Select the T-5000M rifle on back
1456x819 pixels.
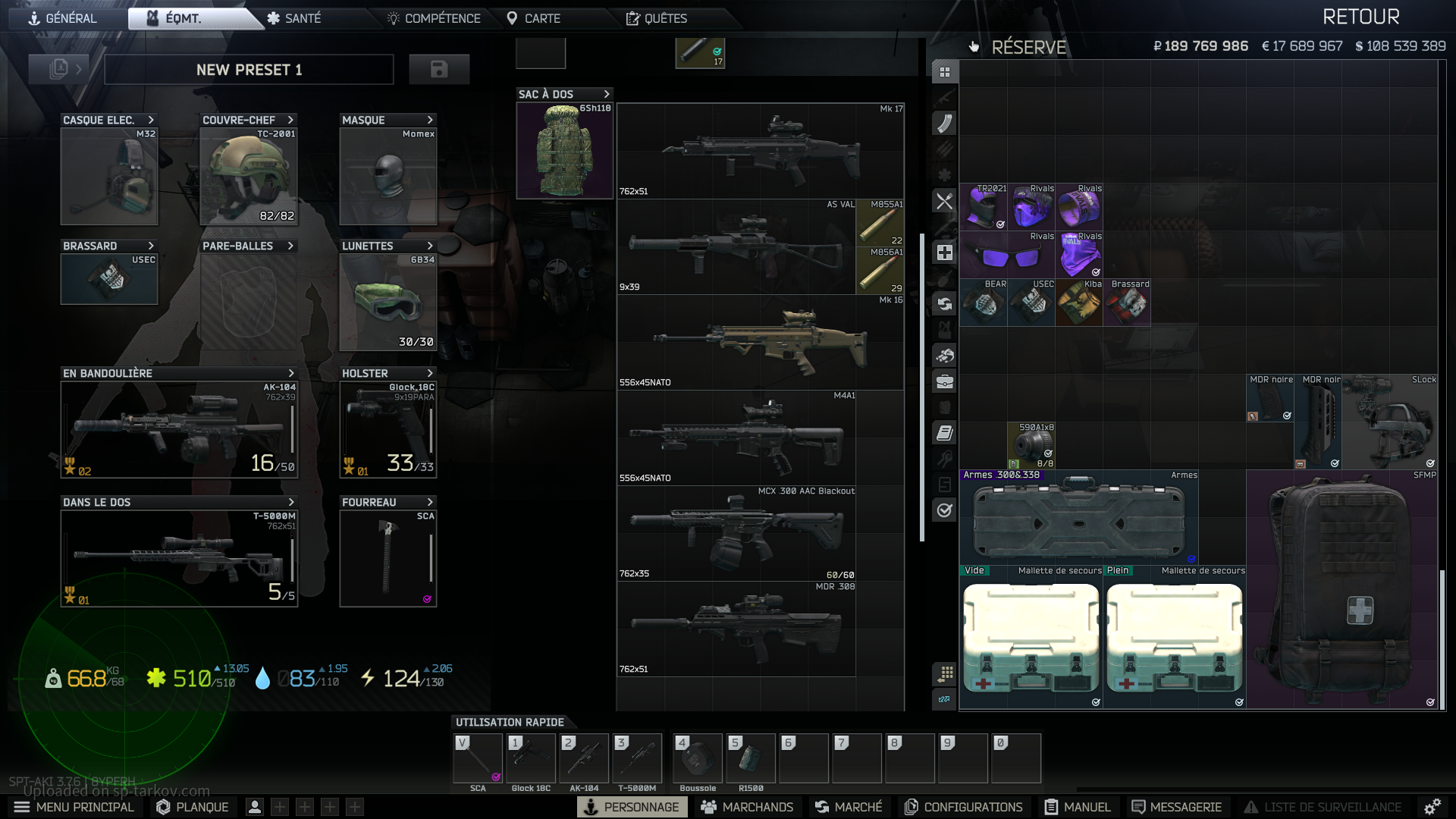pos(179,558)
